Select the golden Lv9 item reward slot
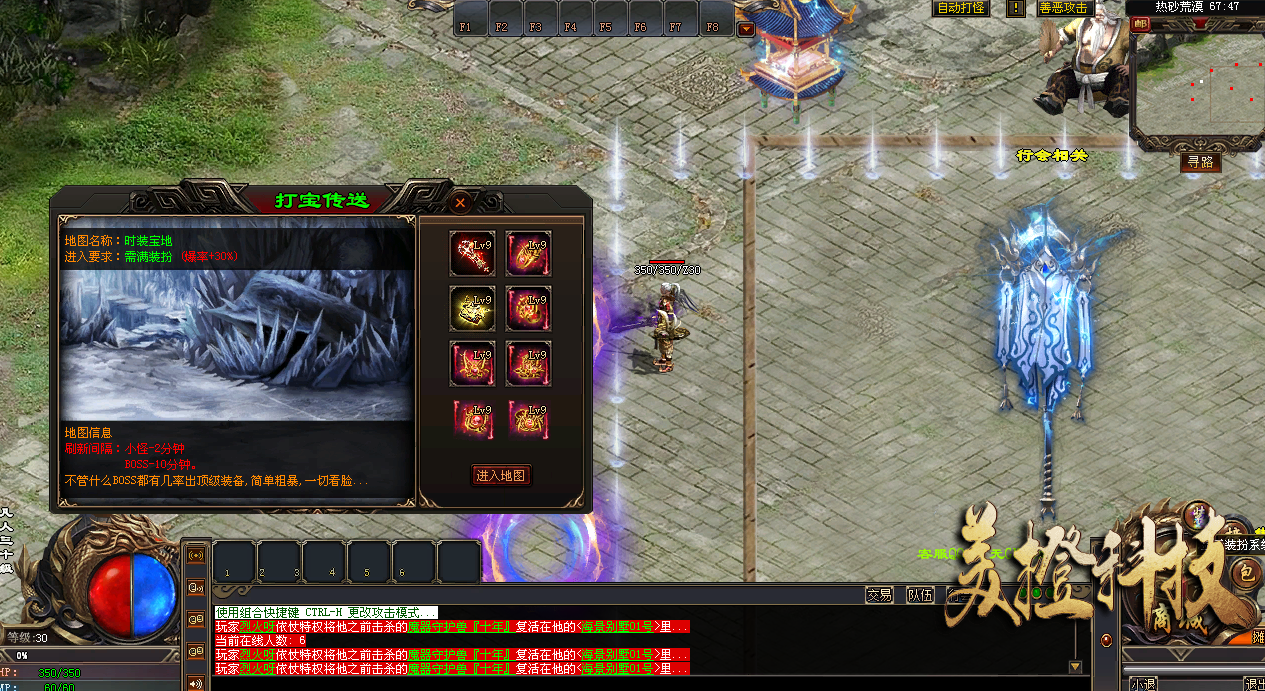The width and height of the screenshot is (1265, 691). pyautogui.click(x=472, y=308)
